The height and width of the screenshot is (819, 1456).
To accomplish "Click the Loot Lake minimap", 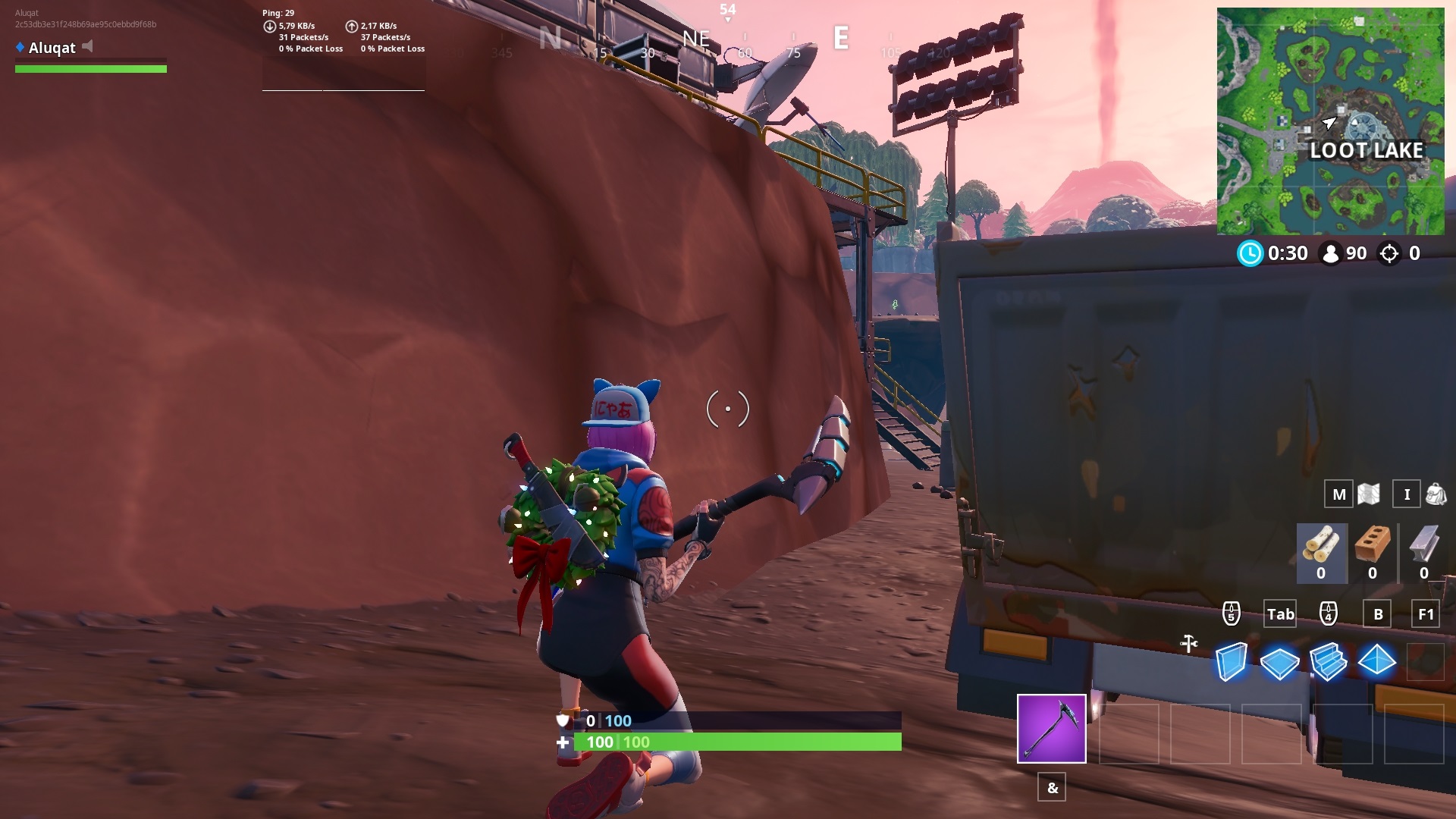I will click(x=1331, y=121).
